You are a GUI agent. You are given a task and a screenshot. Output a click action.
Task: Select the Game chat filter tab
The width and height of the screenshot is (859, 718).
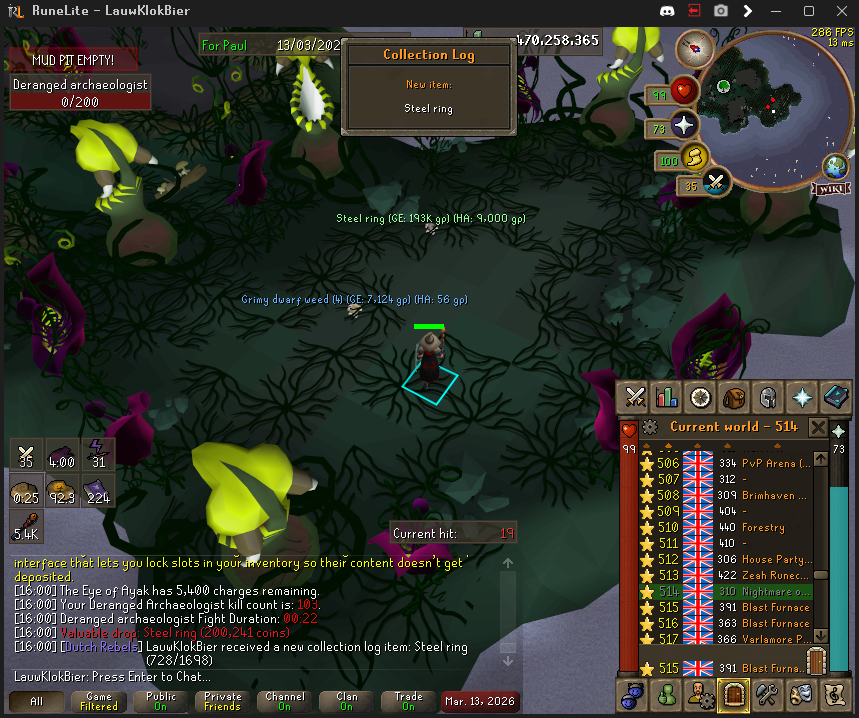(x=99, y=701)
